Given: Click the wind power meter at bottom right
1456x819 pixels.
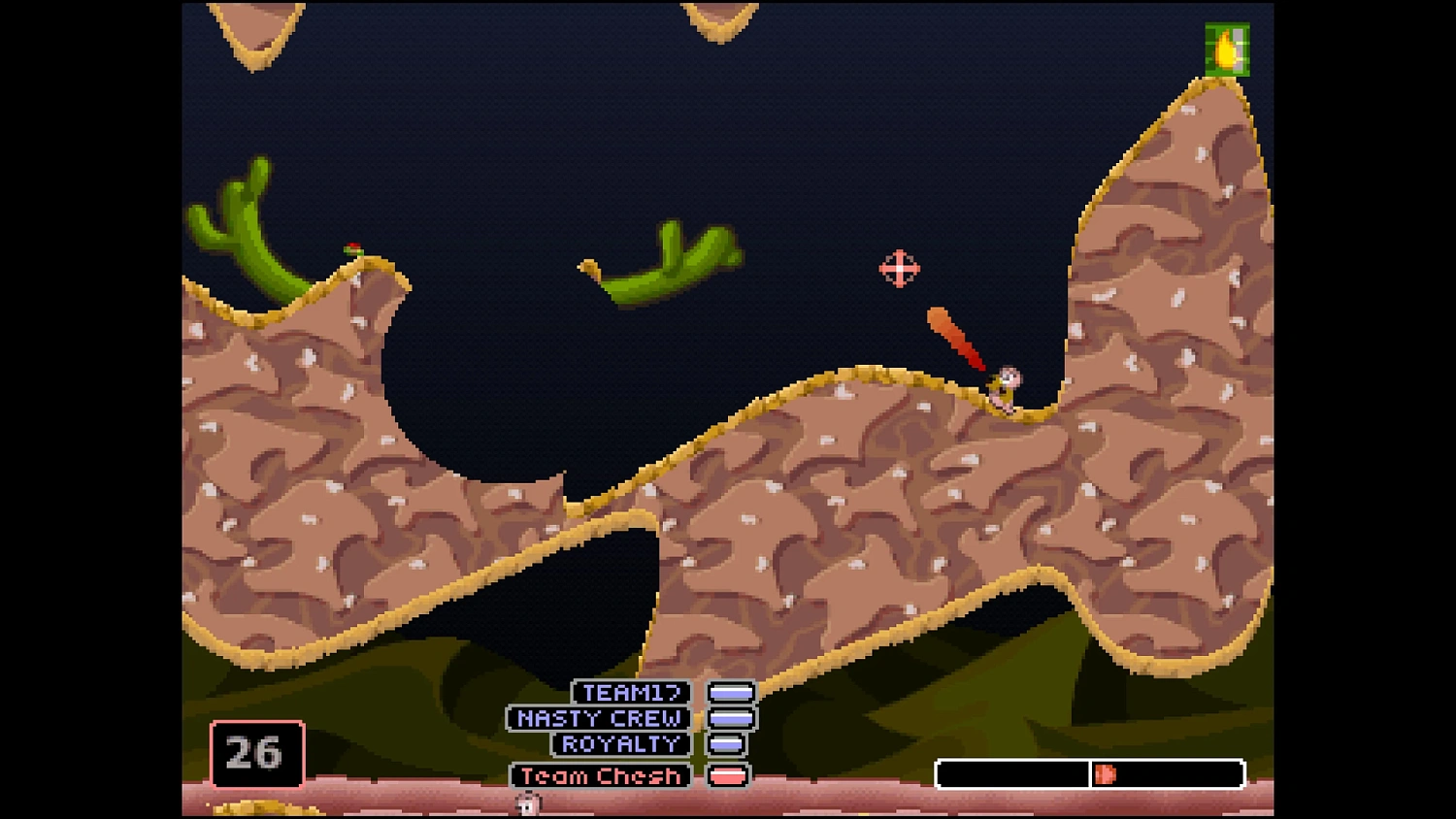Looking at the screenshot, I should click(x=1090, y=773).
